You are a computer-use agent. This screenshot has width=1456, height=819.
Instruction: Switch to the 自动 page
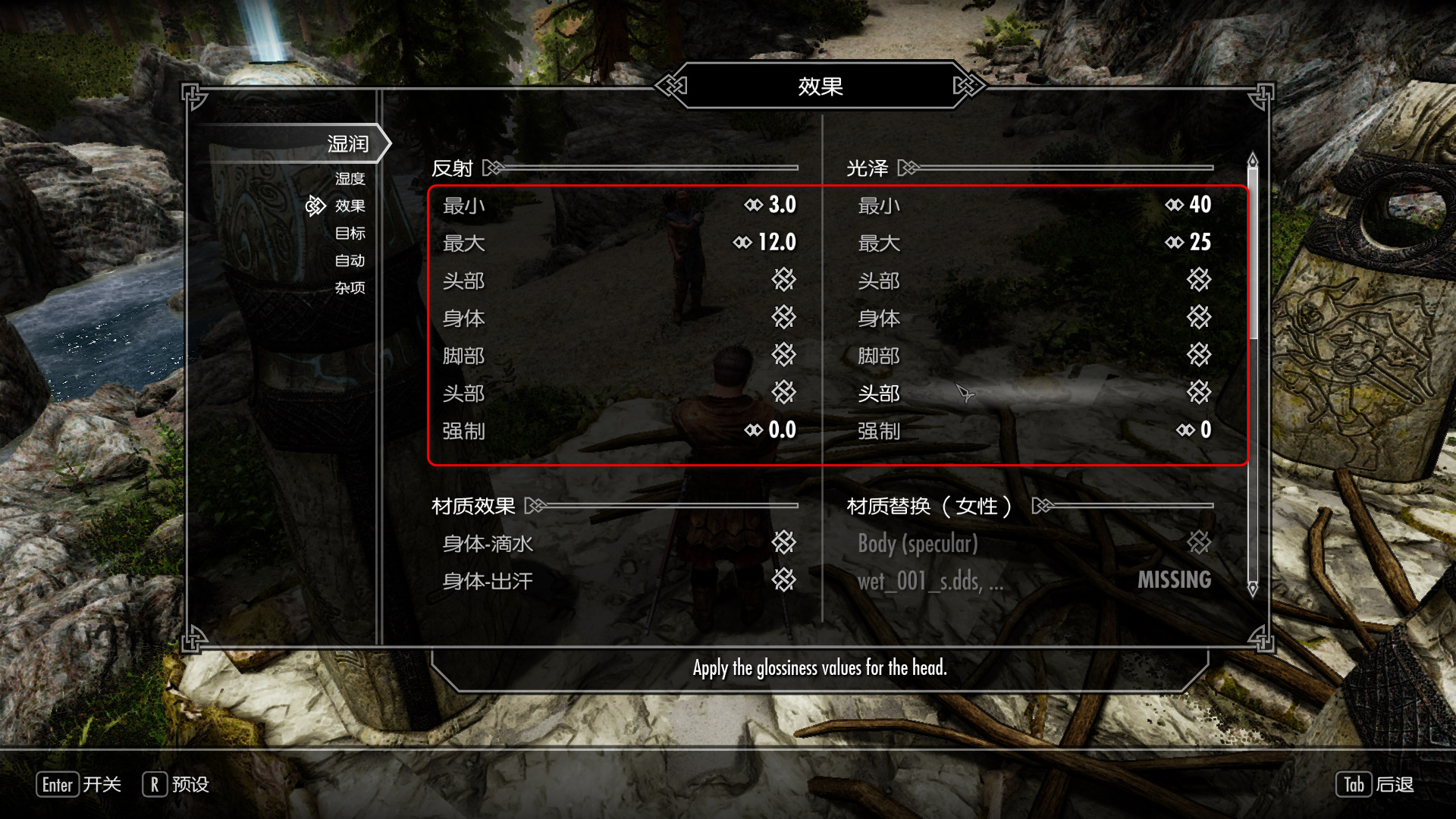350,261
